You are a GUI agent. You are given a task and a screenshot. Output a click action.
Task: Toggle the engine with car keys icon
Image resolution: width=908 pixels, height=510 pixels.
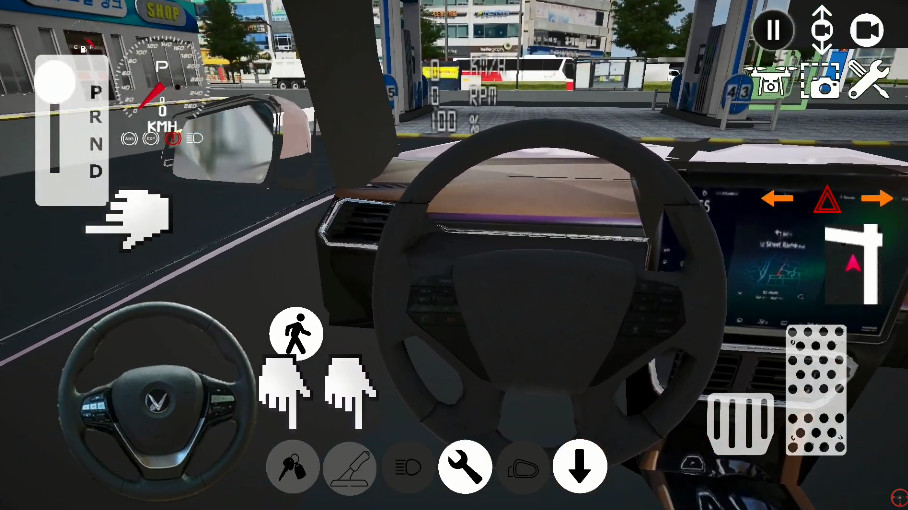click(x=293, y=467)
